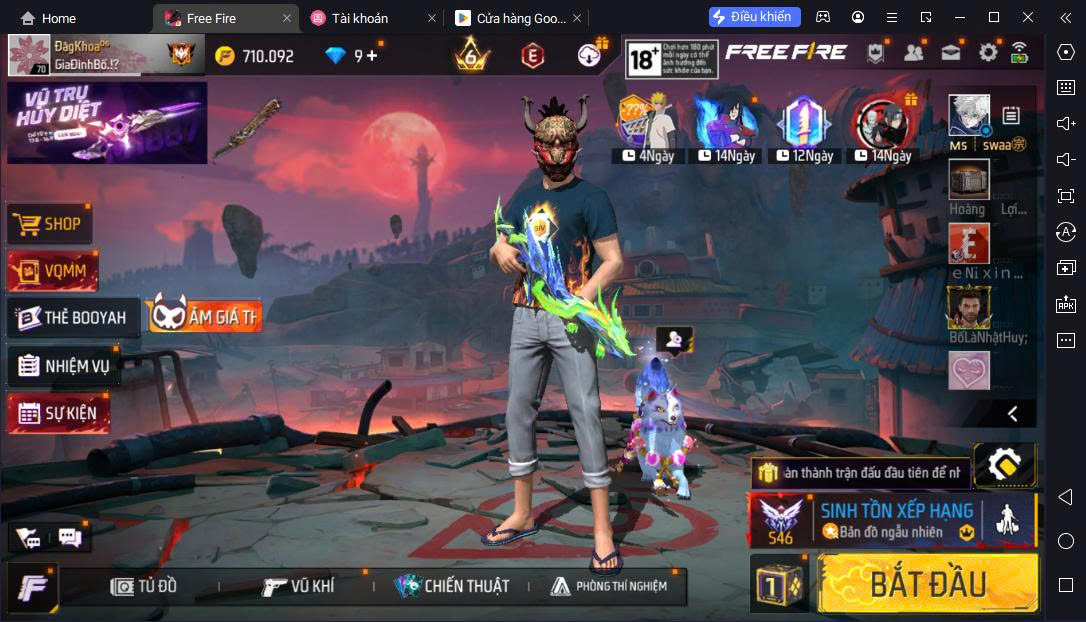Screen dimensions: 1086x622
Task: Open the CHIẾN THUẬT tactics tab
Action: point(452,586)
